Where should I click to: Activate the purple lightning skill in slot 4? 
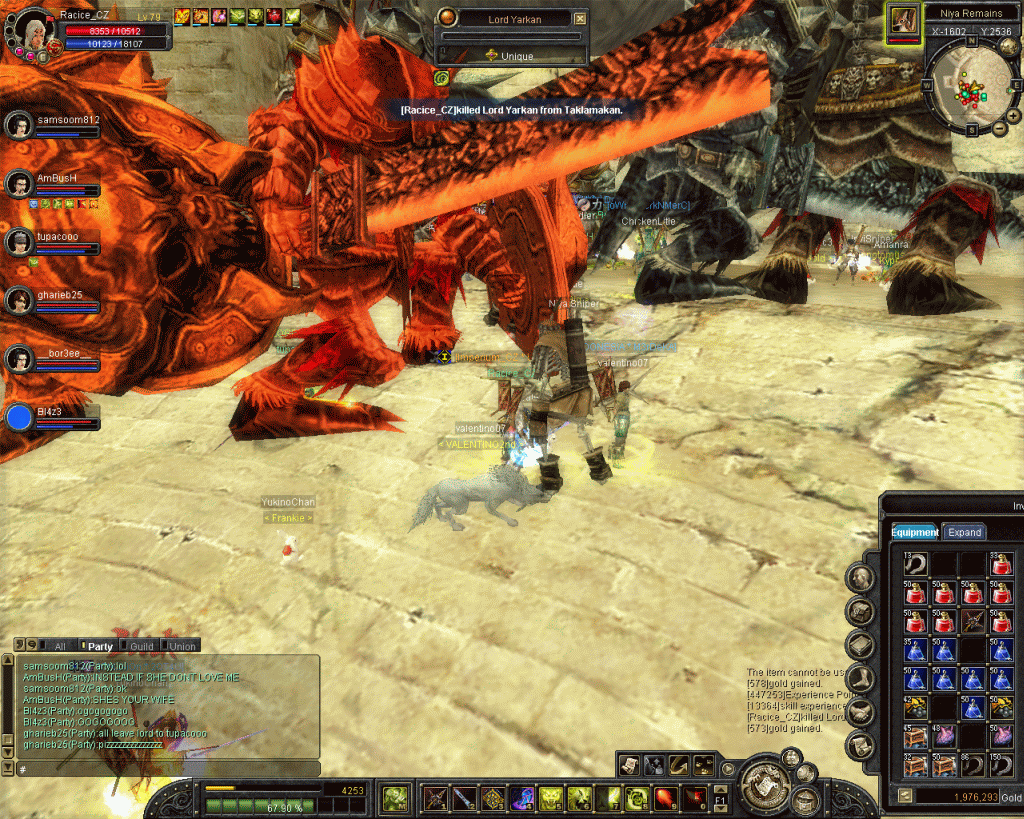[522, 798]
